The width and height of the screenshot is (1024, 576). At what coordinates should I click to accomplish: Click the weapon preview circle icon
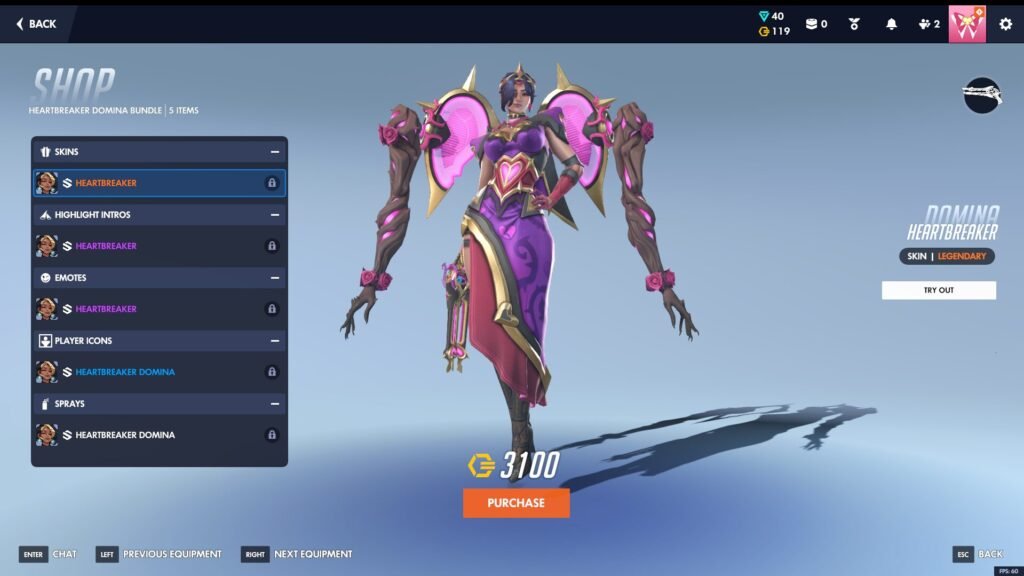click(x=982, y=95)
